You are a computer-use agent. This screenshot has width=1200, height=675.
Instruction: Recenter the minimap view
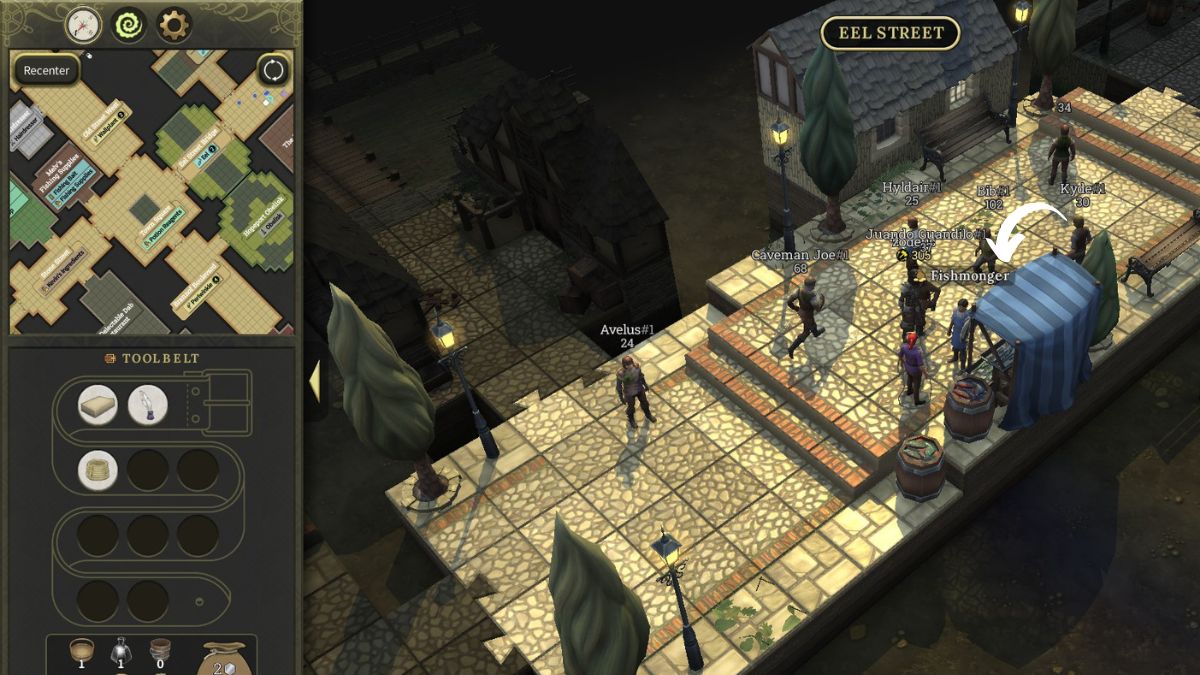coord(47,71)
